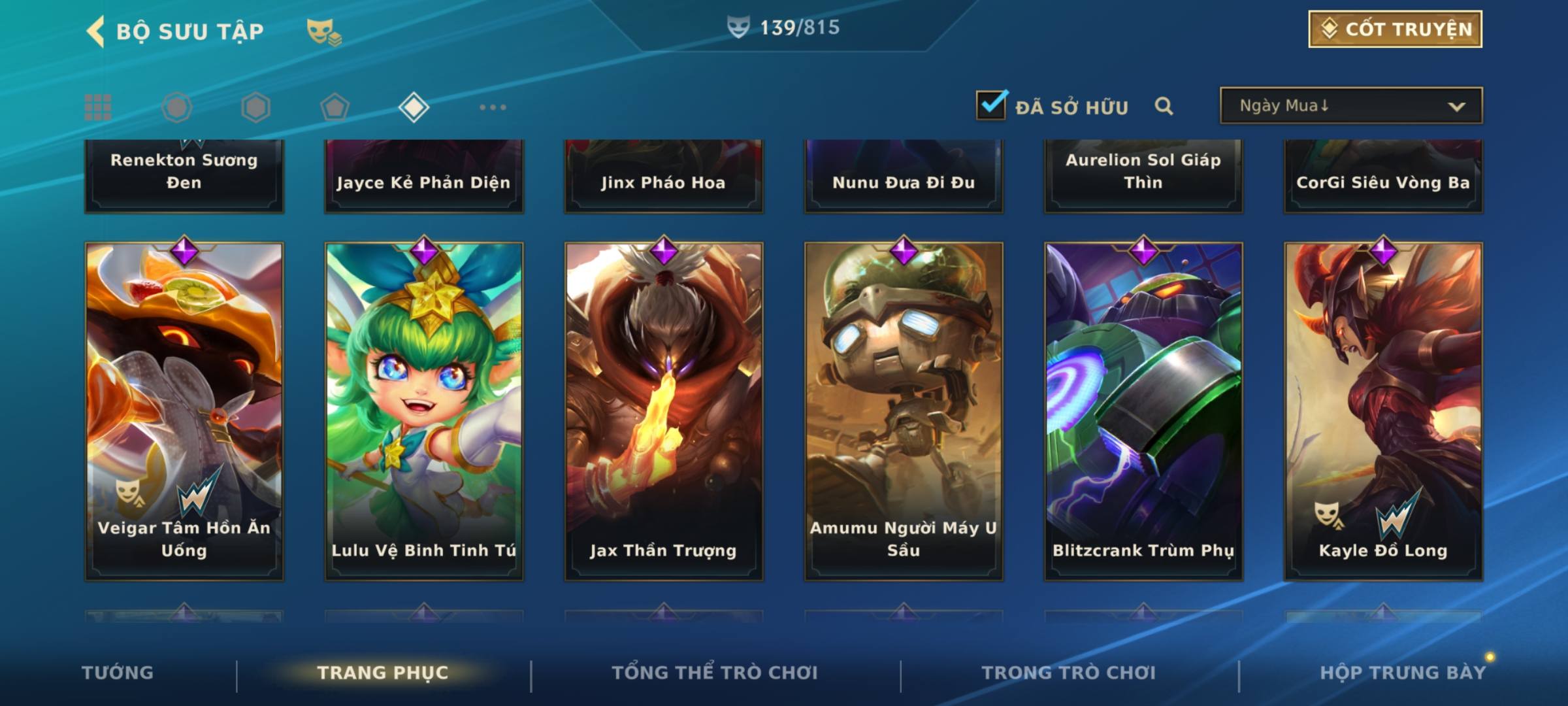Open the Cốt Truyện button
Screen dimensions: 1568x706
1394,29
